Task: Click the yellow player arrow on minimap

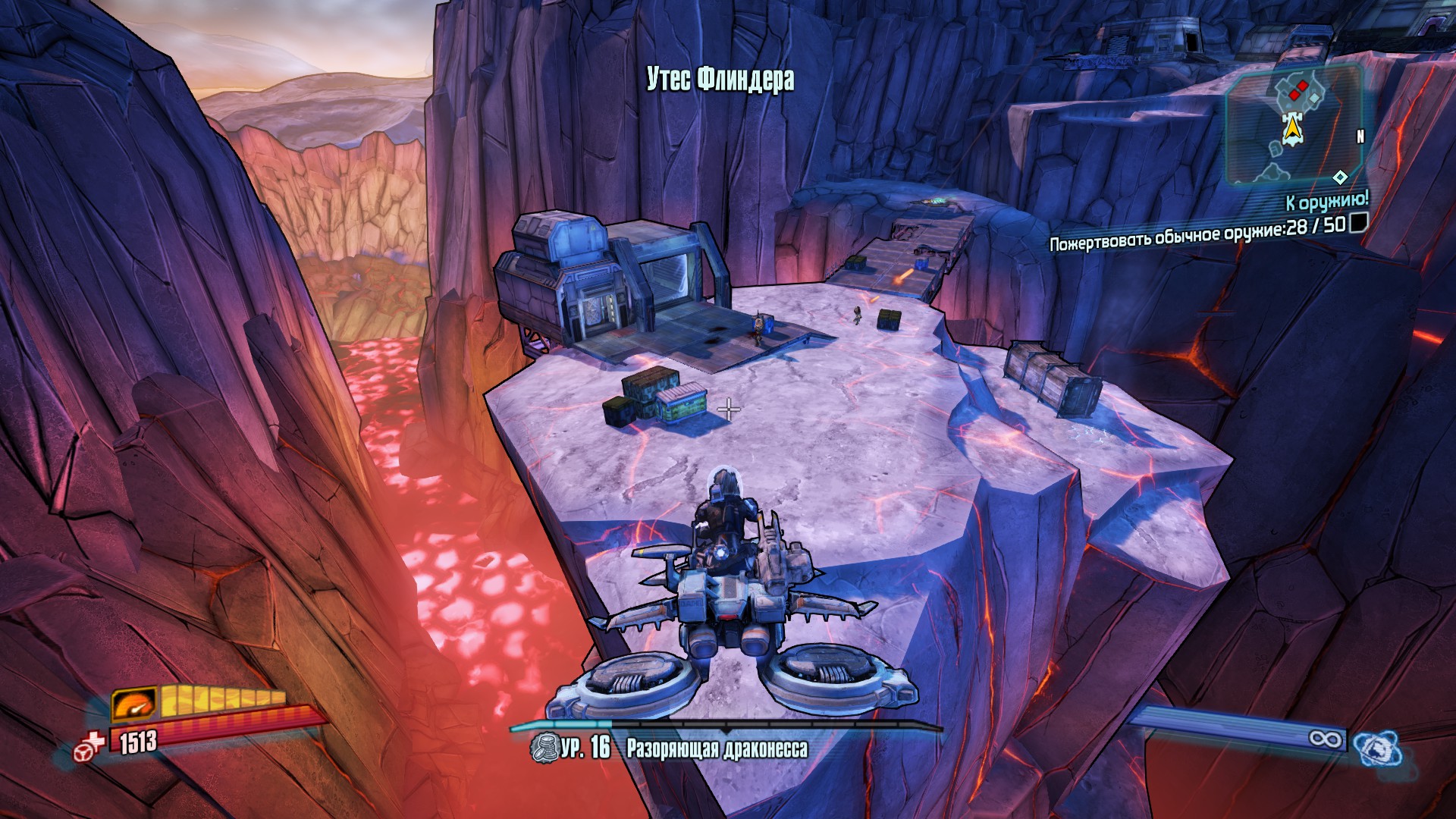Action: tap(1291, 130)
